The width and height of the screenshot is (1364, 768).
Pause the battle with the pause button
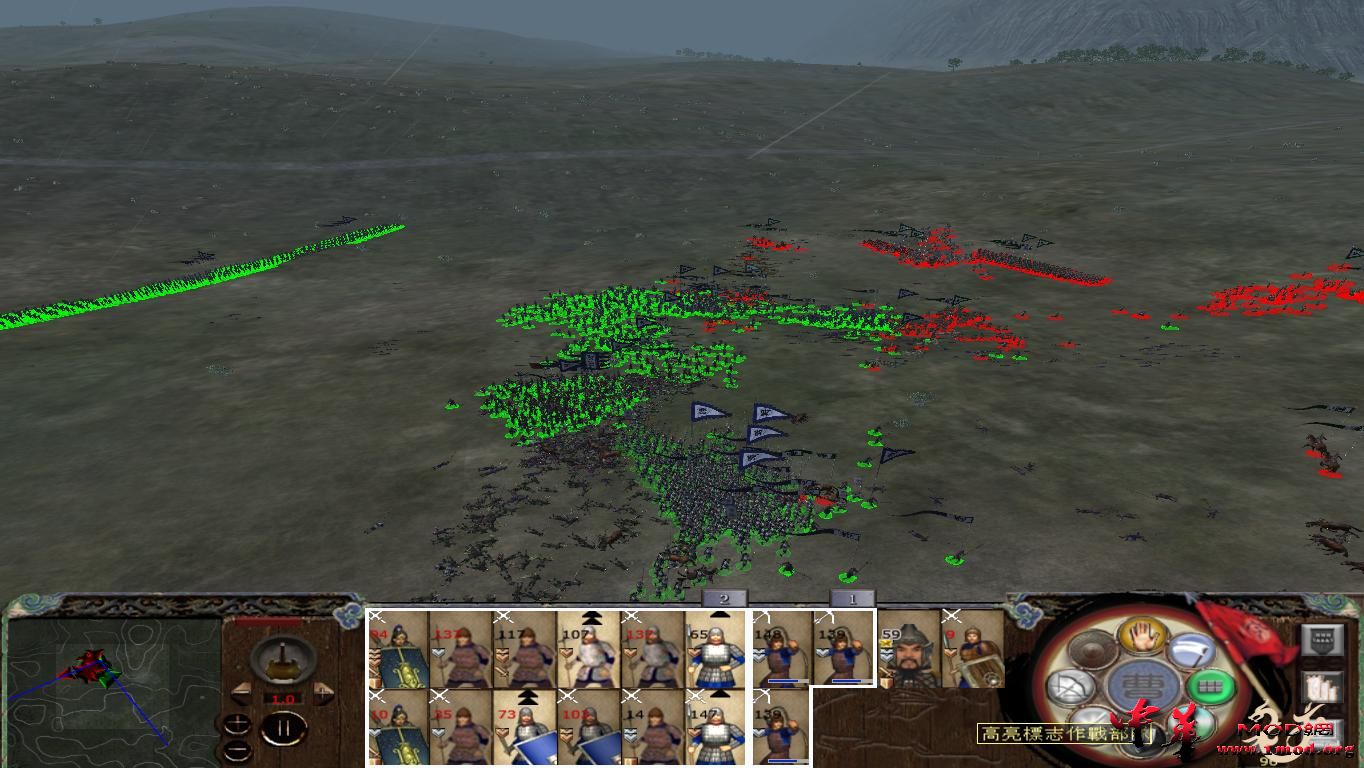point(285,729)
